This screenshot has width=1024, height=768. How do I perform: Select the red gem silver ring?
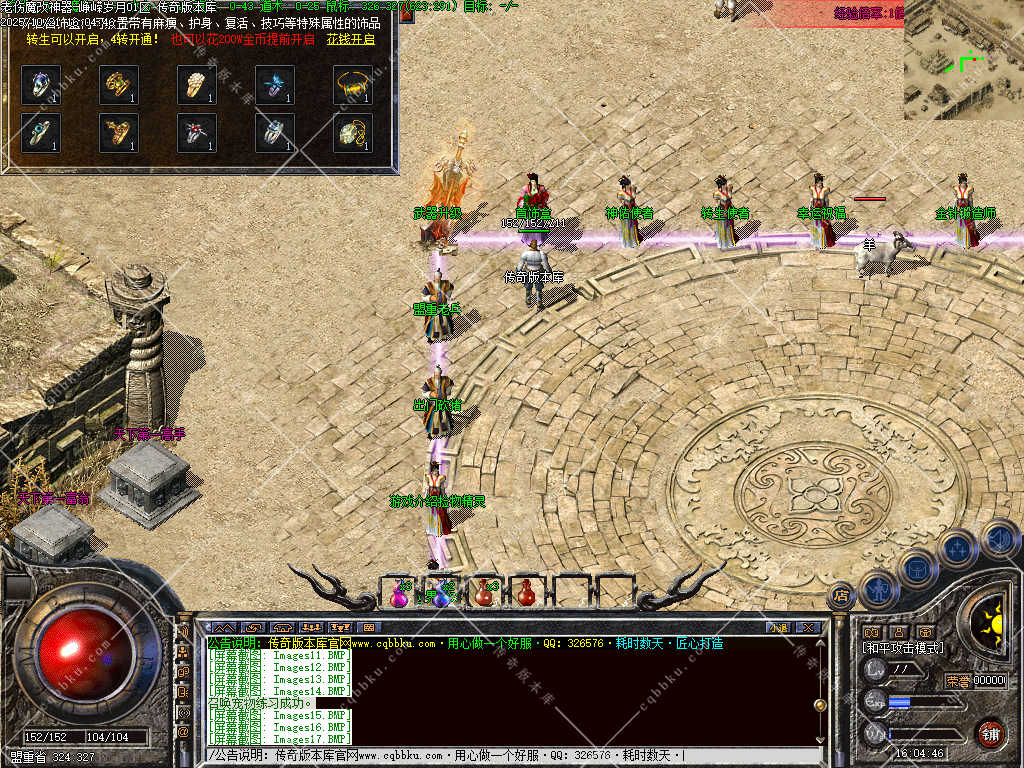click(197, 132)
